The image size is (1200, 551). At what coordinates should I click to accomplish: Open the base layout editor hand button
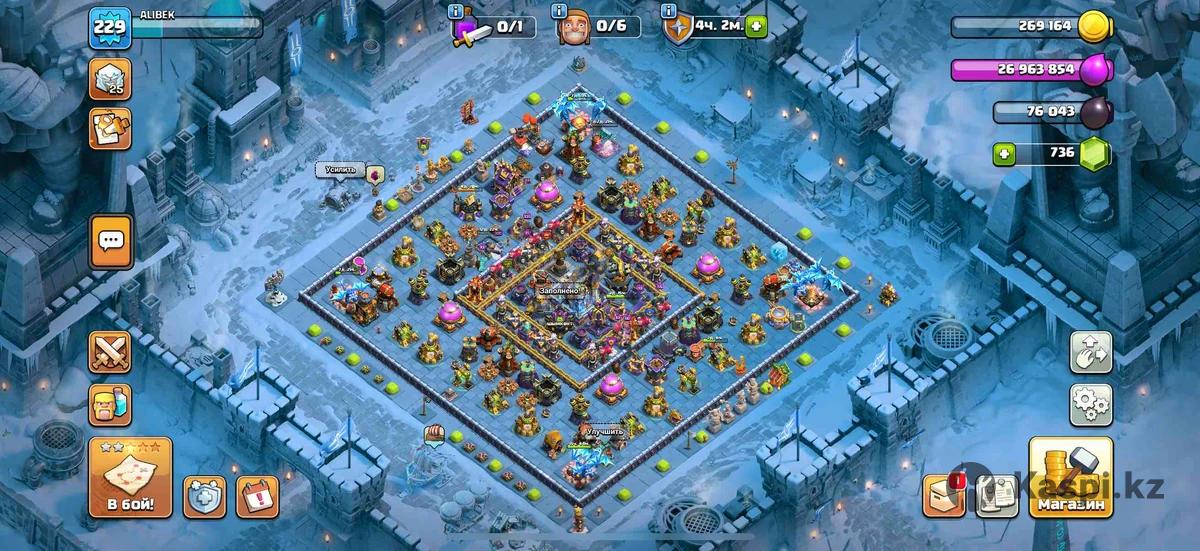pyautogui.click(x=1091, y=352)
